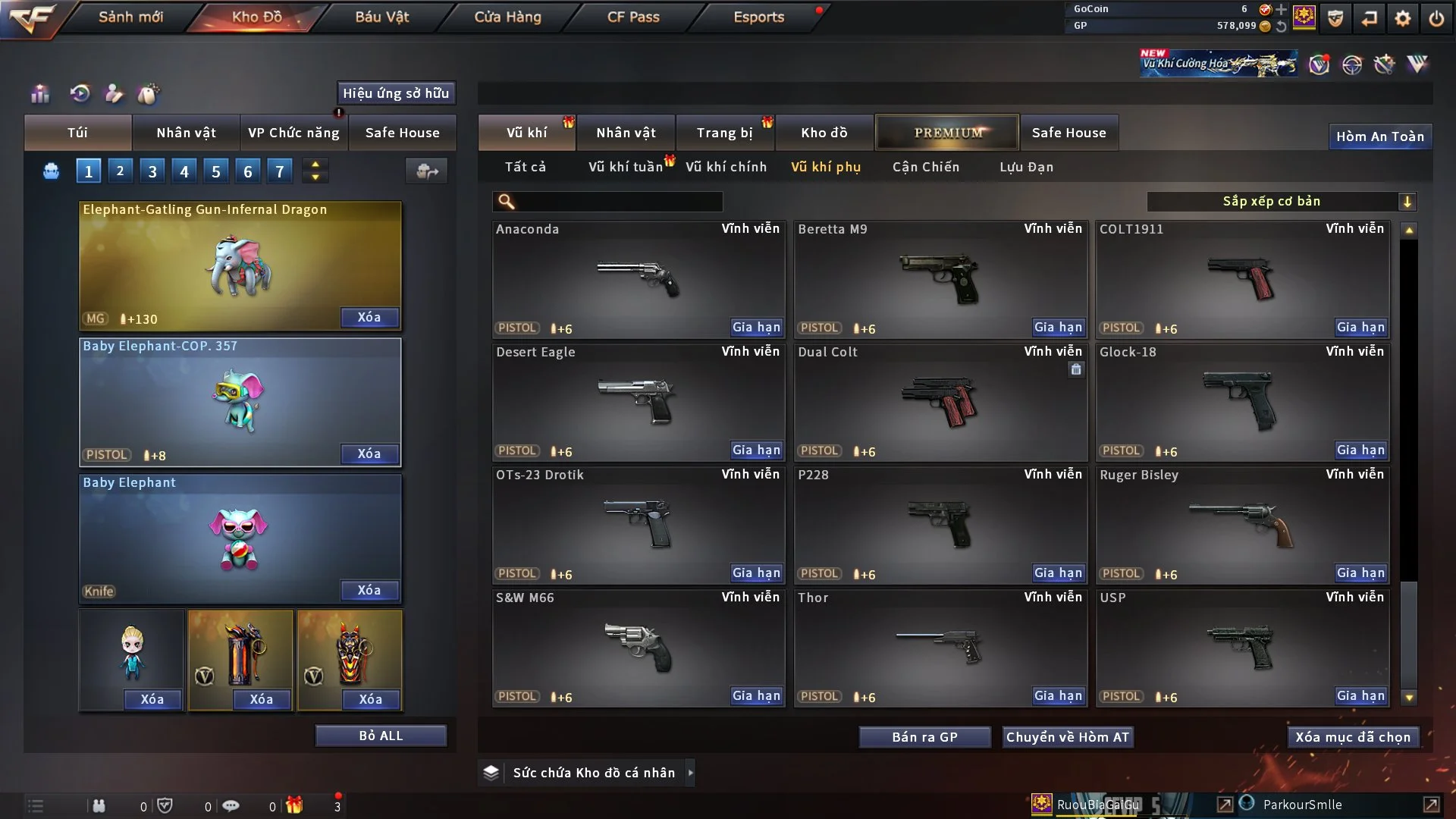Screen dimensions: 1456x819
Task: Extend the Anaconda with Gia hạn
Action: tap(755, 328)
